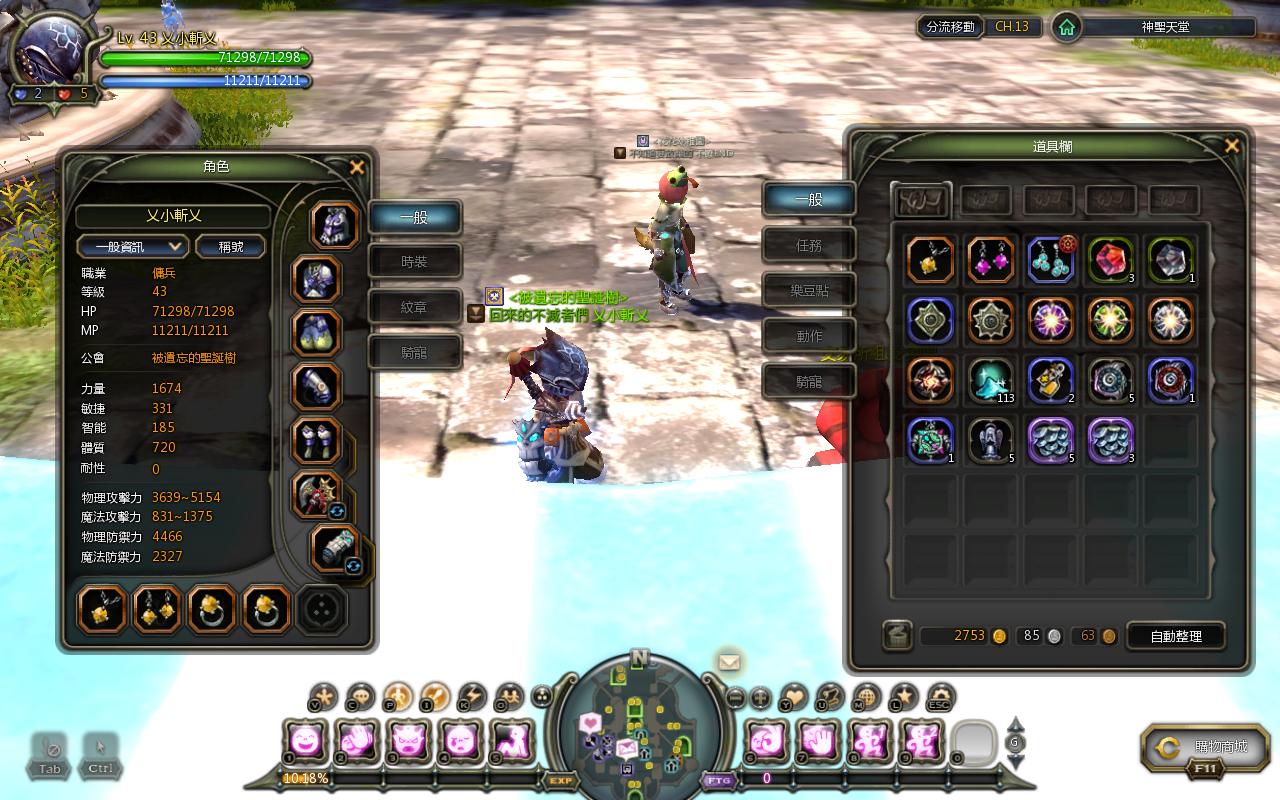The width and height of the screenshot is (1280, 800).
Task: Select the red gem item slot
Action: click(x=1109, y=260)
